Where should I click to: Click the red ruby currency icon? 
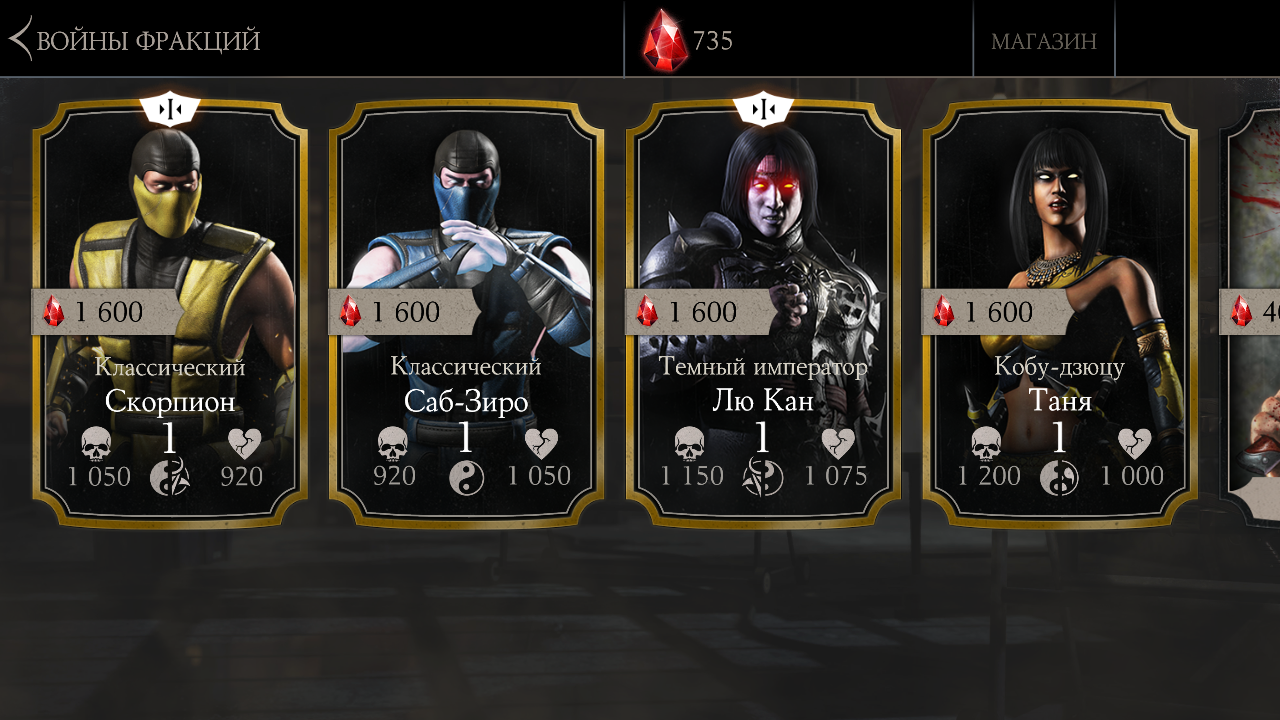(665, 40)
